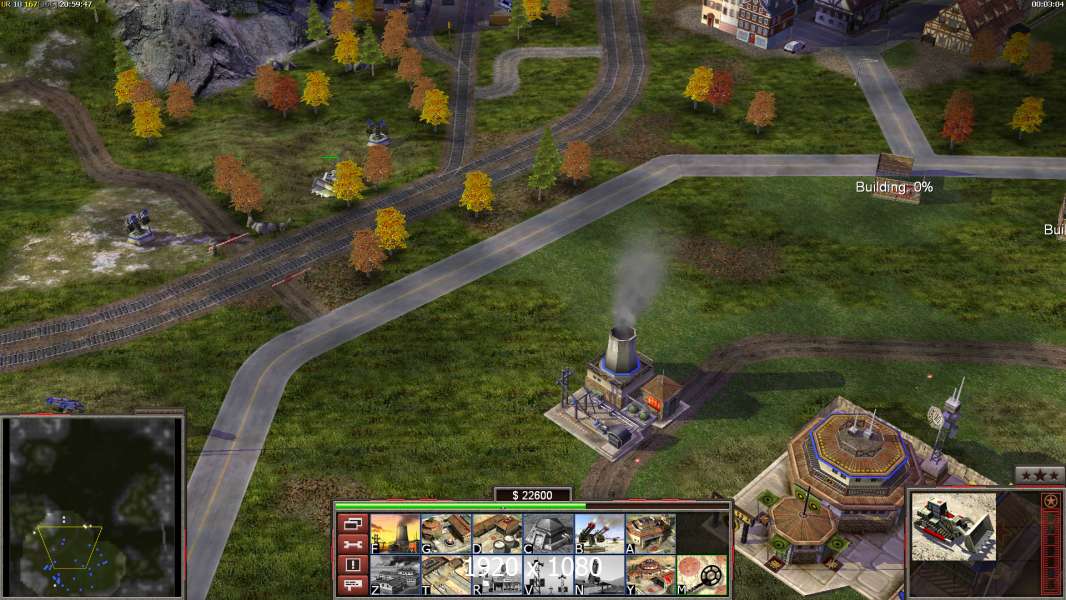This screenshot has height=600, width=1066.
Task: Click the dozer unit portrait
Action: pos(953,526)
